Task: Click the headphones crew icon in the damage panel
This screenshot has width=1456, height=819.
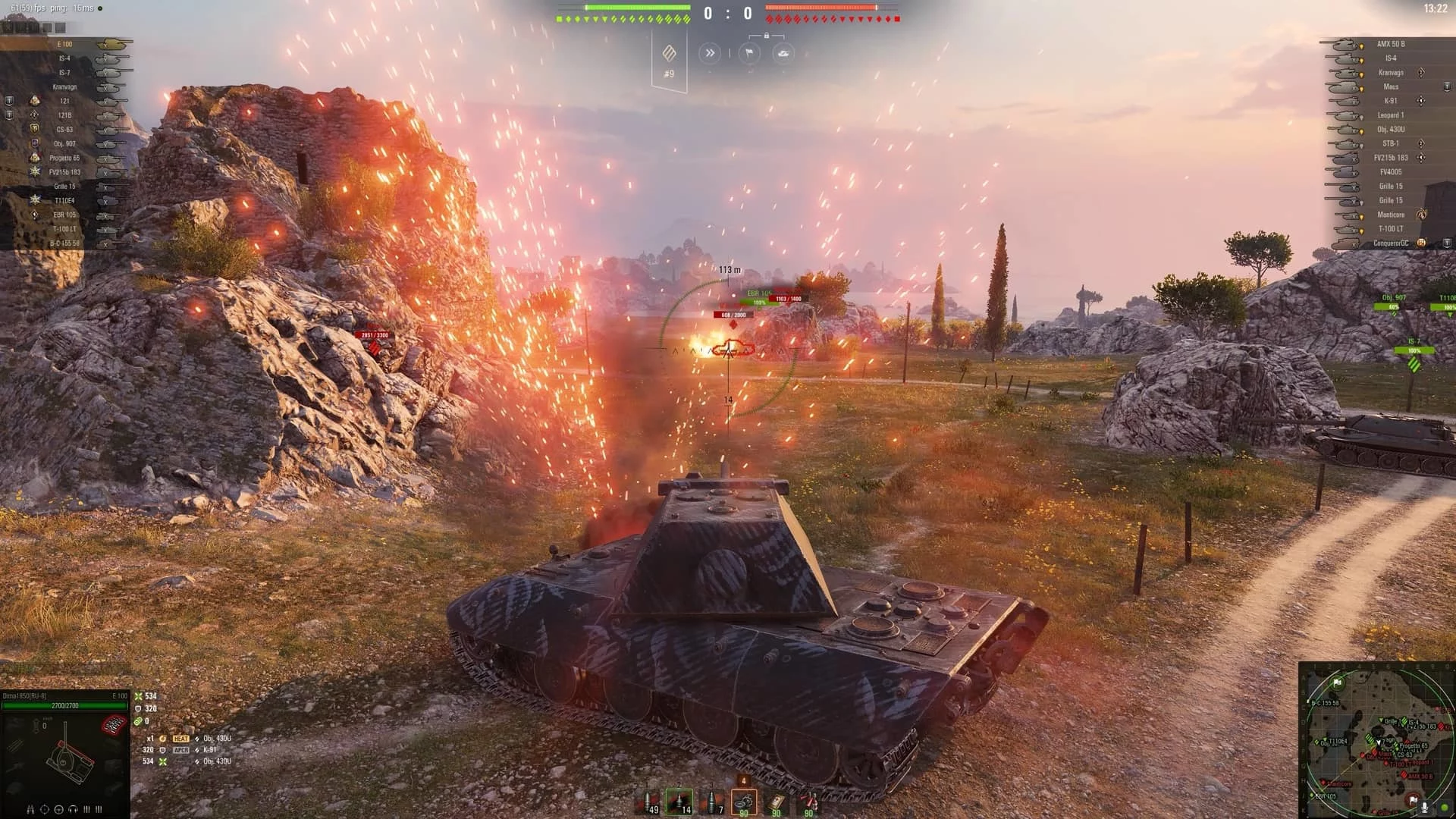Action: pyautogui.click(x=73, y=809)
